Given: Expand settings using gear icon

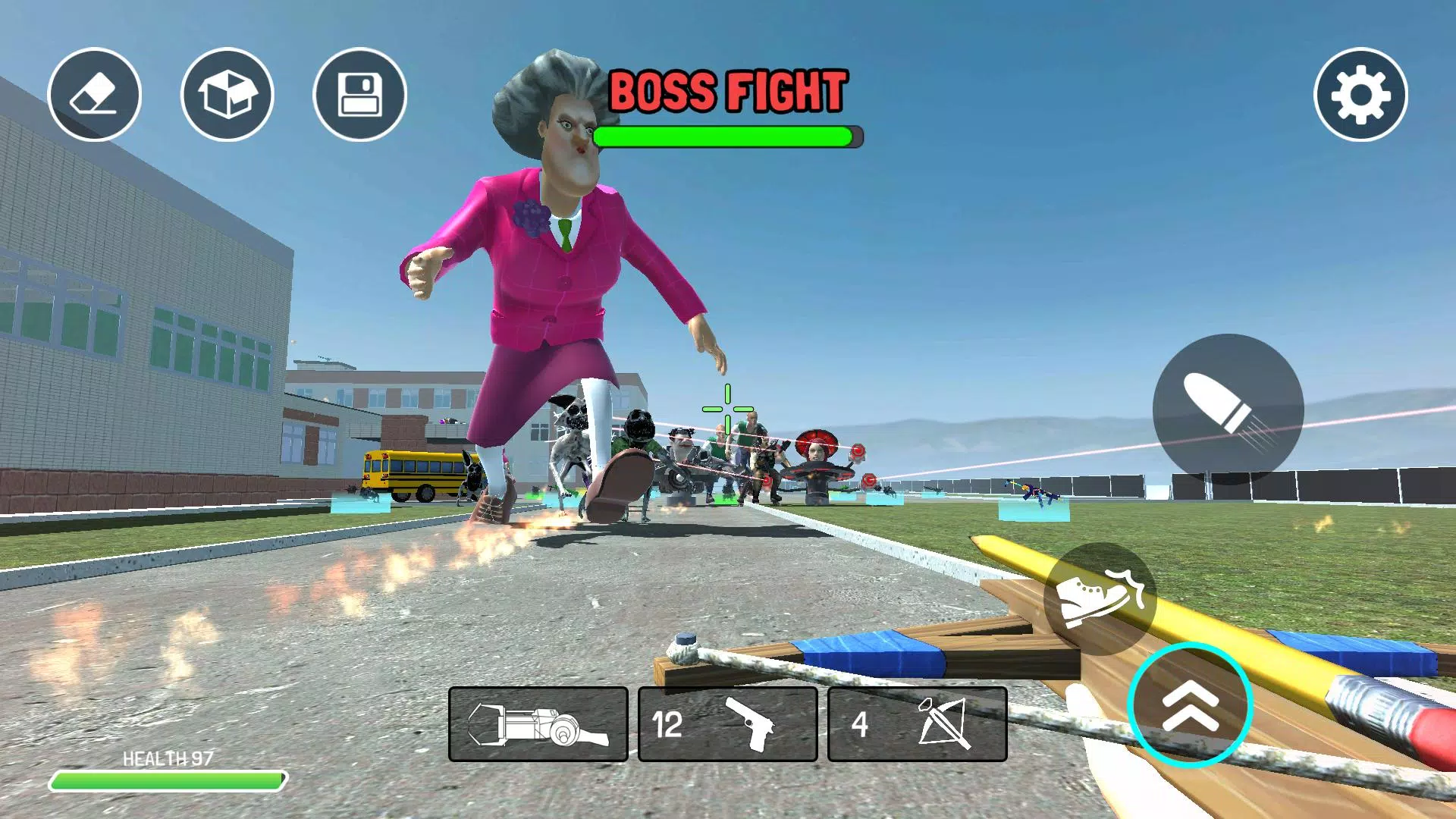Looking at the screenshot, I should pyautogui.click(x=1361, y=93).
